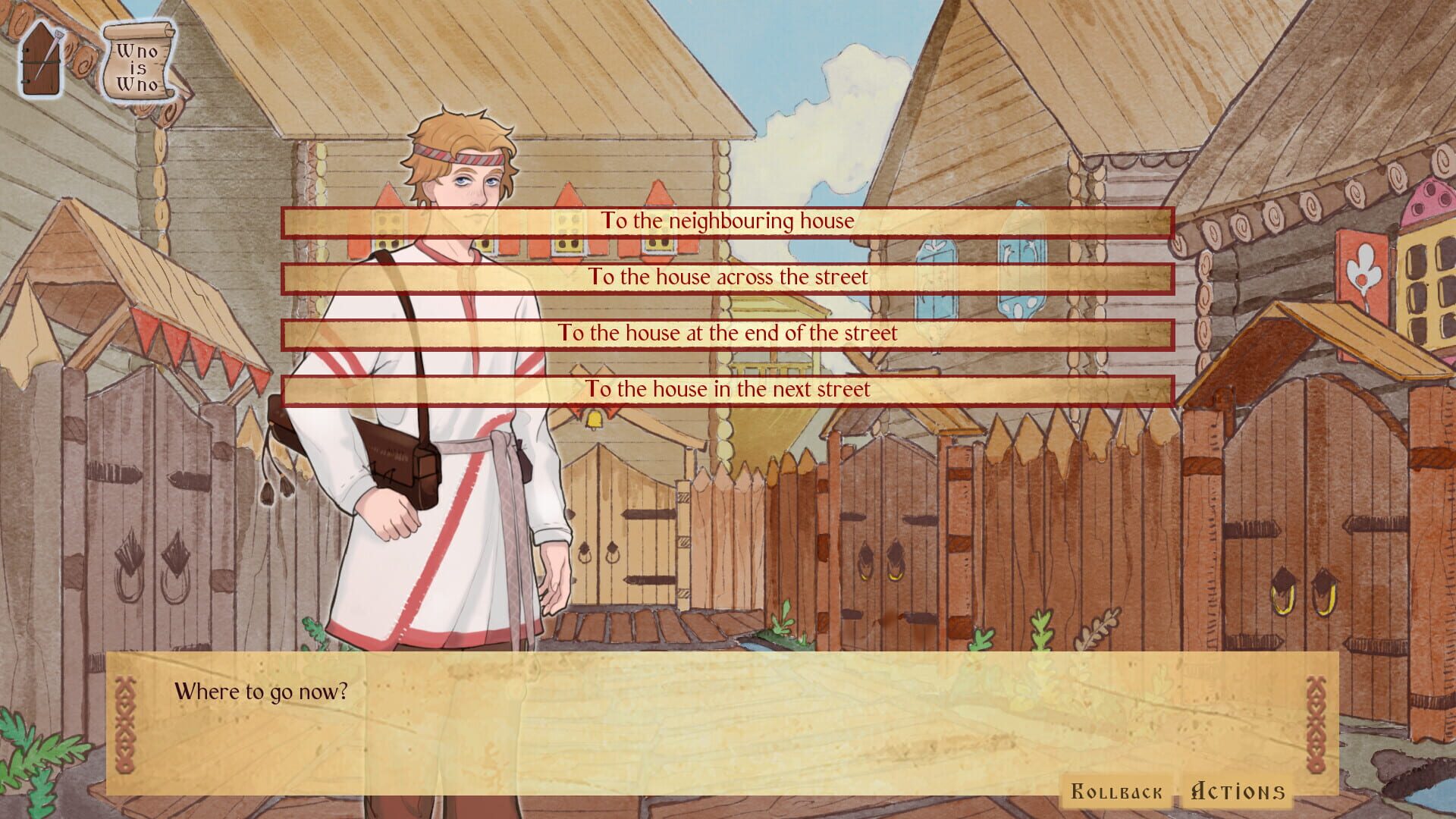Image resolution: width=1456 pixels, height=819 pixels.
Task: Choose "To the house across the street"
Action: (726, 277)
